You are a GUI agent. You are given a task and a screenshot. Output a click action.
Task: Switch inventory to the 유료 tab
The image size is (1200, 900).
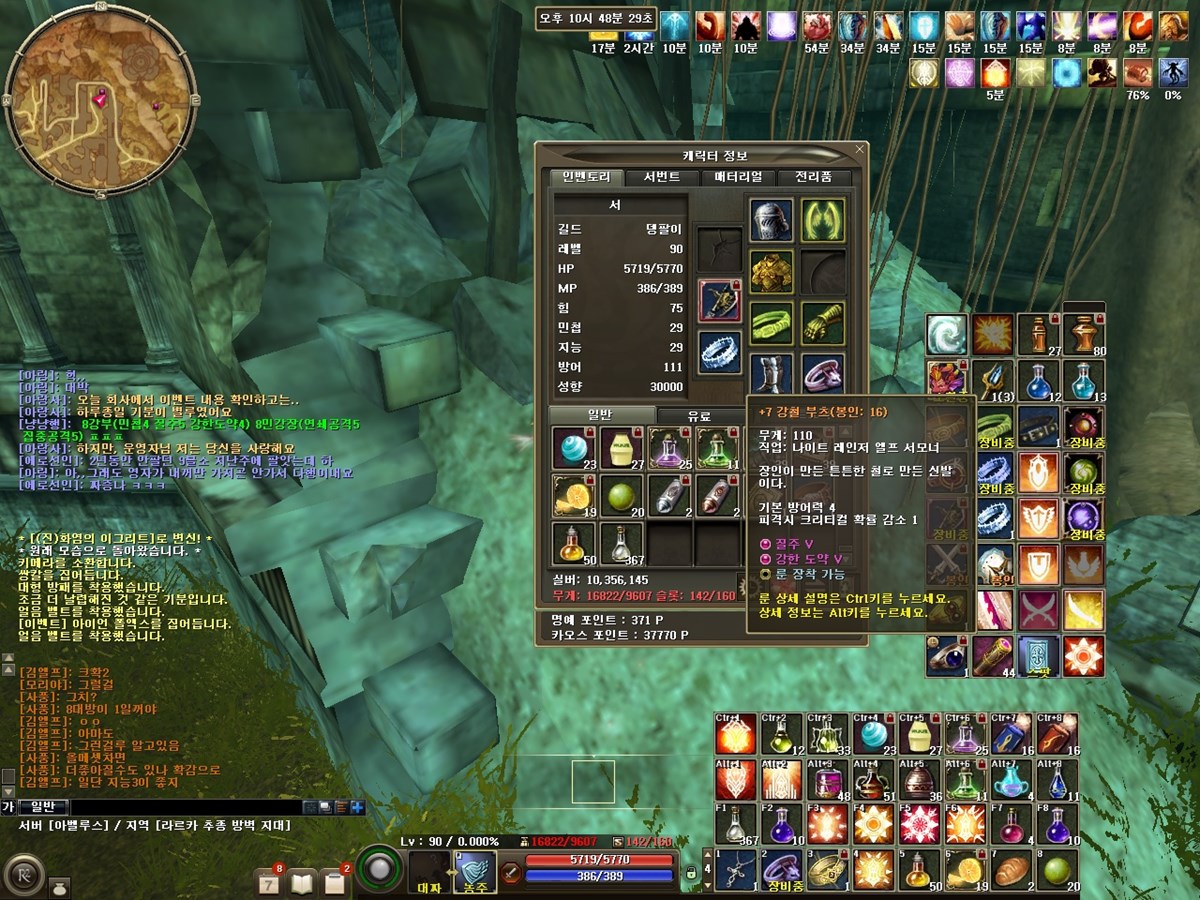tap(699, 415)
